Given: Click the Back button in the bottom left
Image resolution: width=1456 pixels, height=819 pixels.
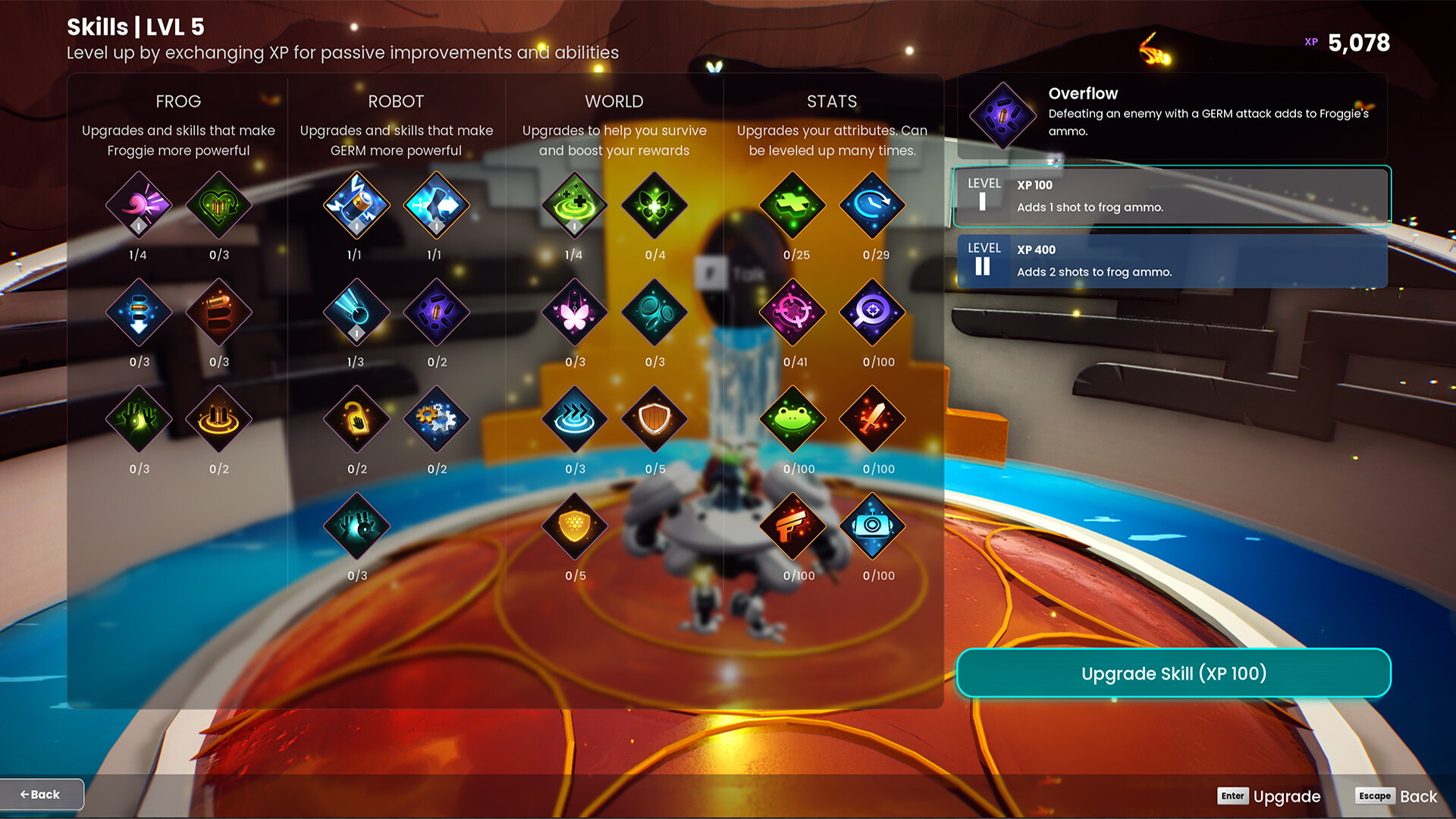Looking at the screenshot, I should pos(42,794).
